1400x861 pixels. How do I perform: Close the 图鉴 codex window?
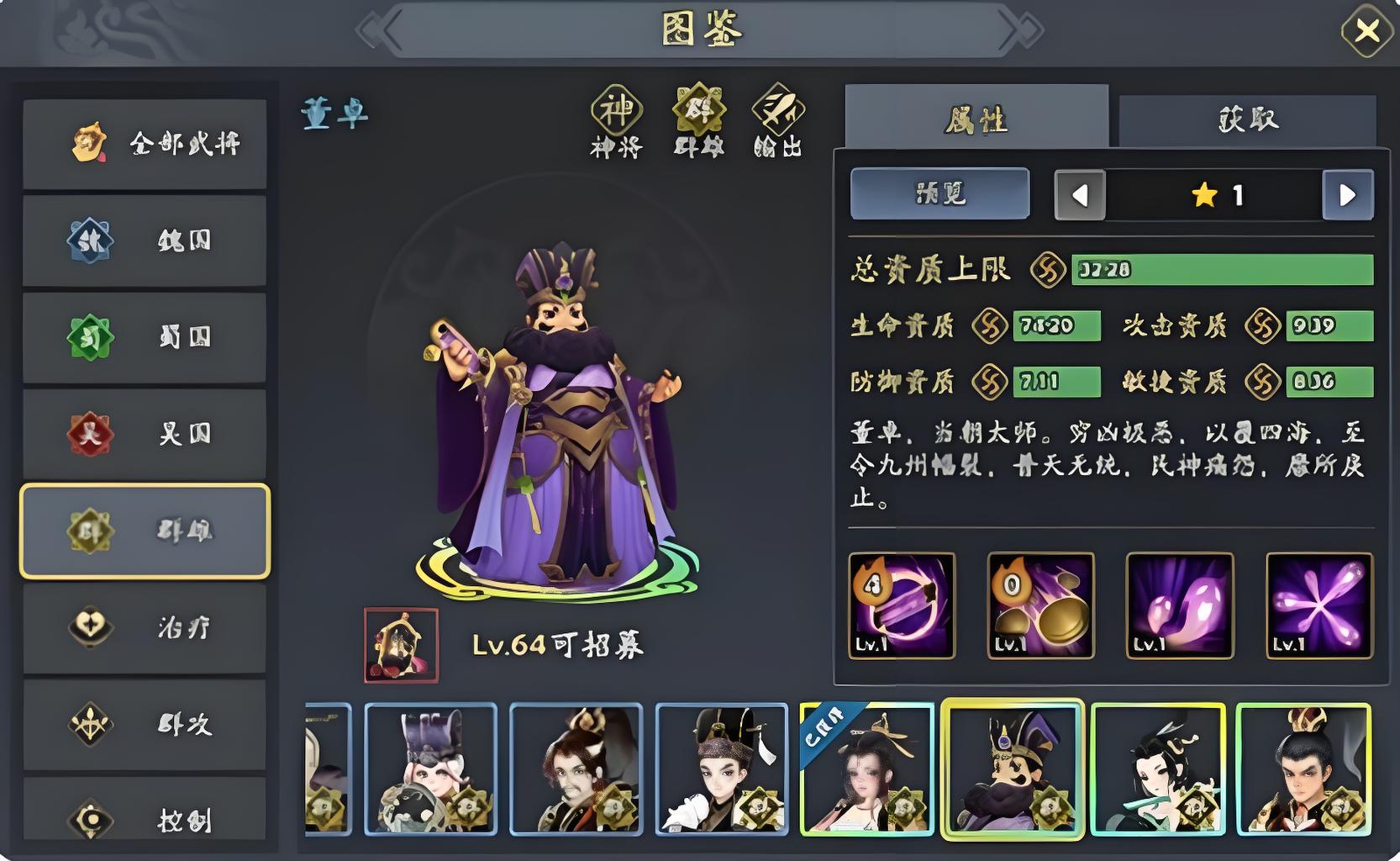point(1366,31)
